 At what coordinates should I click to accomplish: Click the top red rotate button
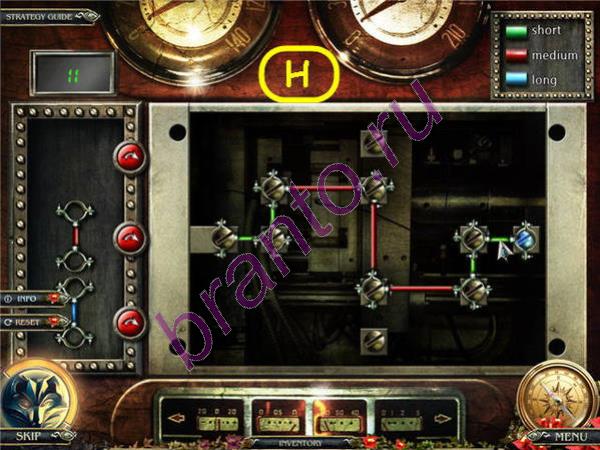[130, 155]
